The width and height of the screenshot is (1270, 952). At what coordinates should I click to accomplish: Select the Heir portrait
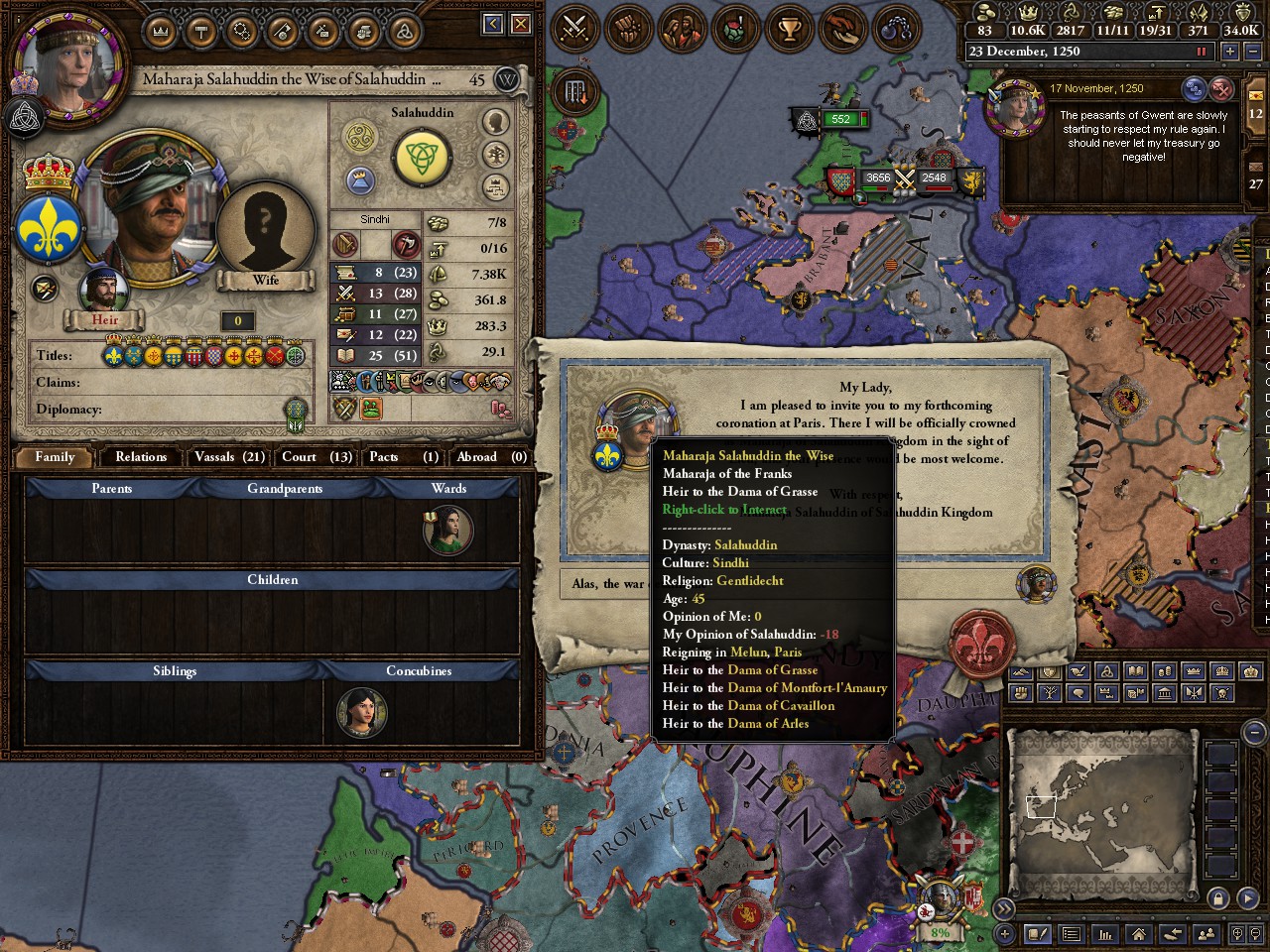(104, 293)
